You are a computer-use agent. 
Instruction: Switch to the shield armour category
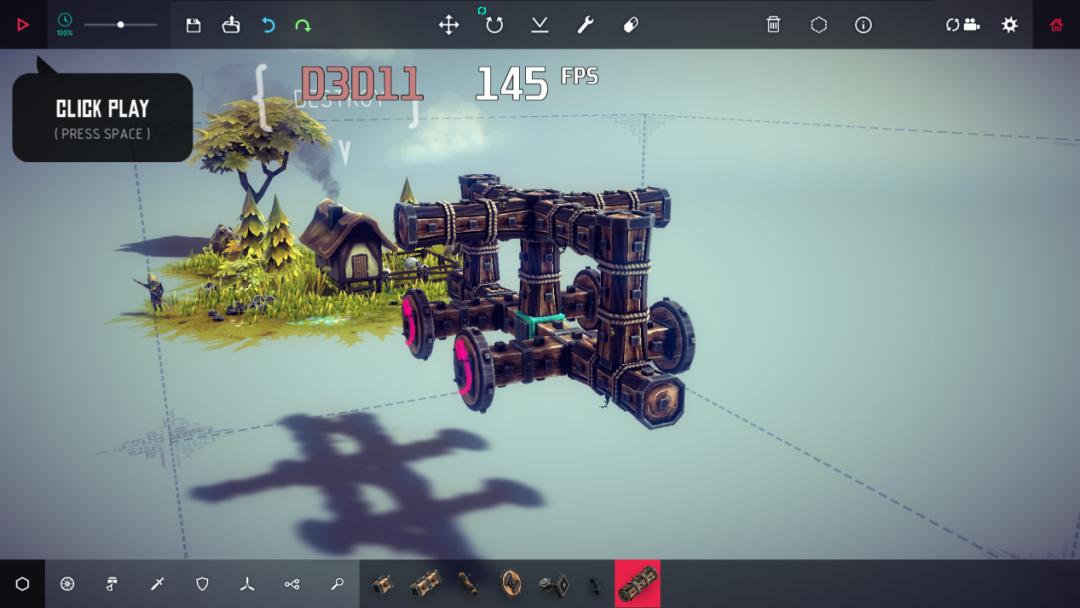tap(202, 584)
